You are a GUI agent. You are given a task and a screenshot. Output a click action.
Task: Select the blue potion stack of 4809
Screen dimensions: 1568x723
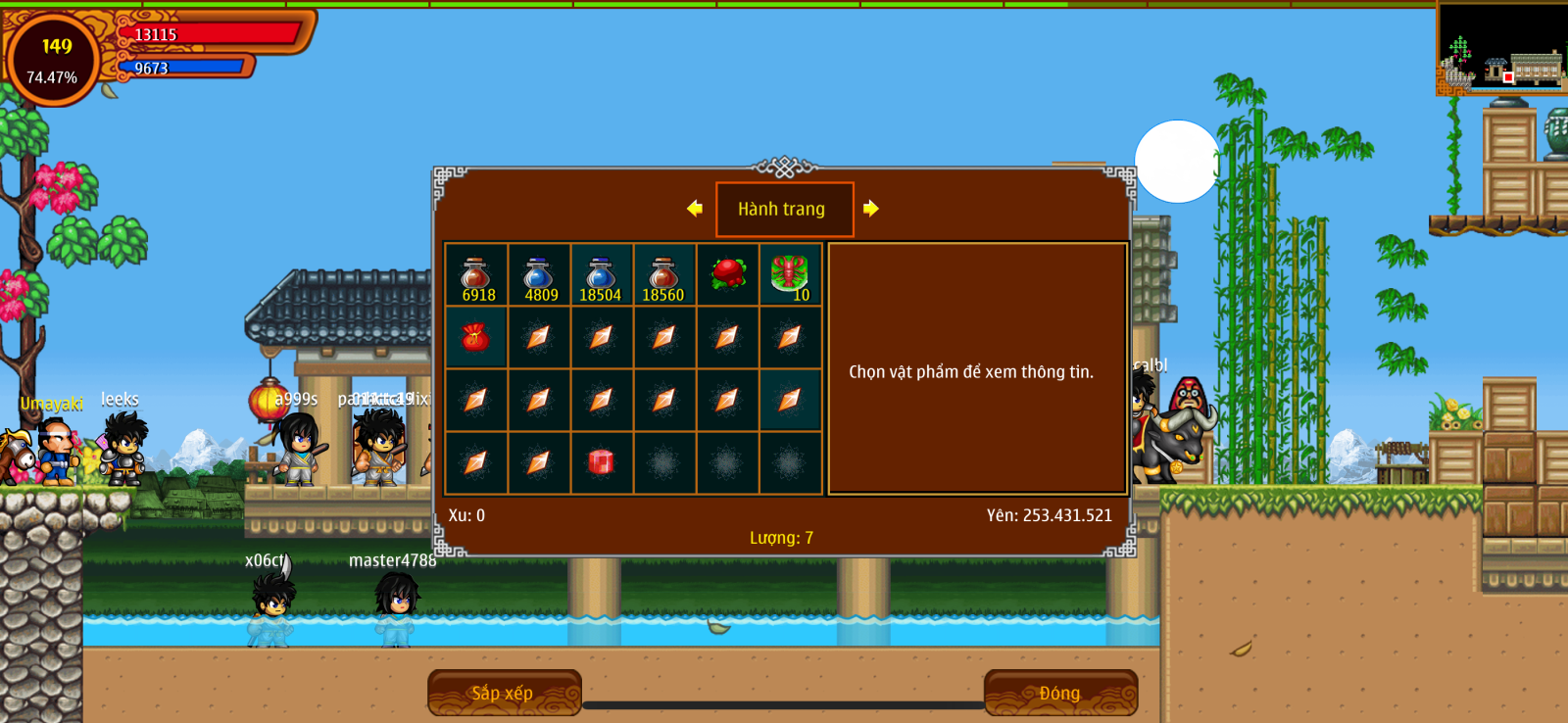click(539, 276)
